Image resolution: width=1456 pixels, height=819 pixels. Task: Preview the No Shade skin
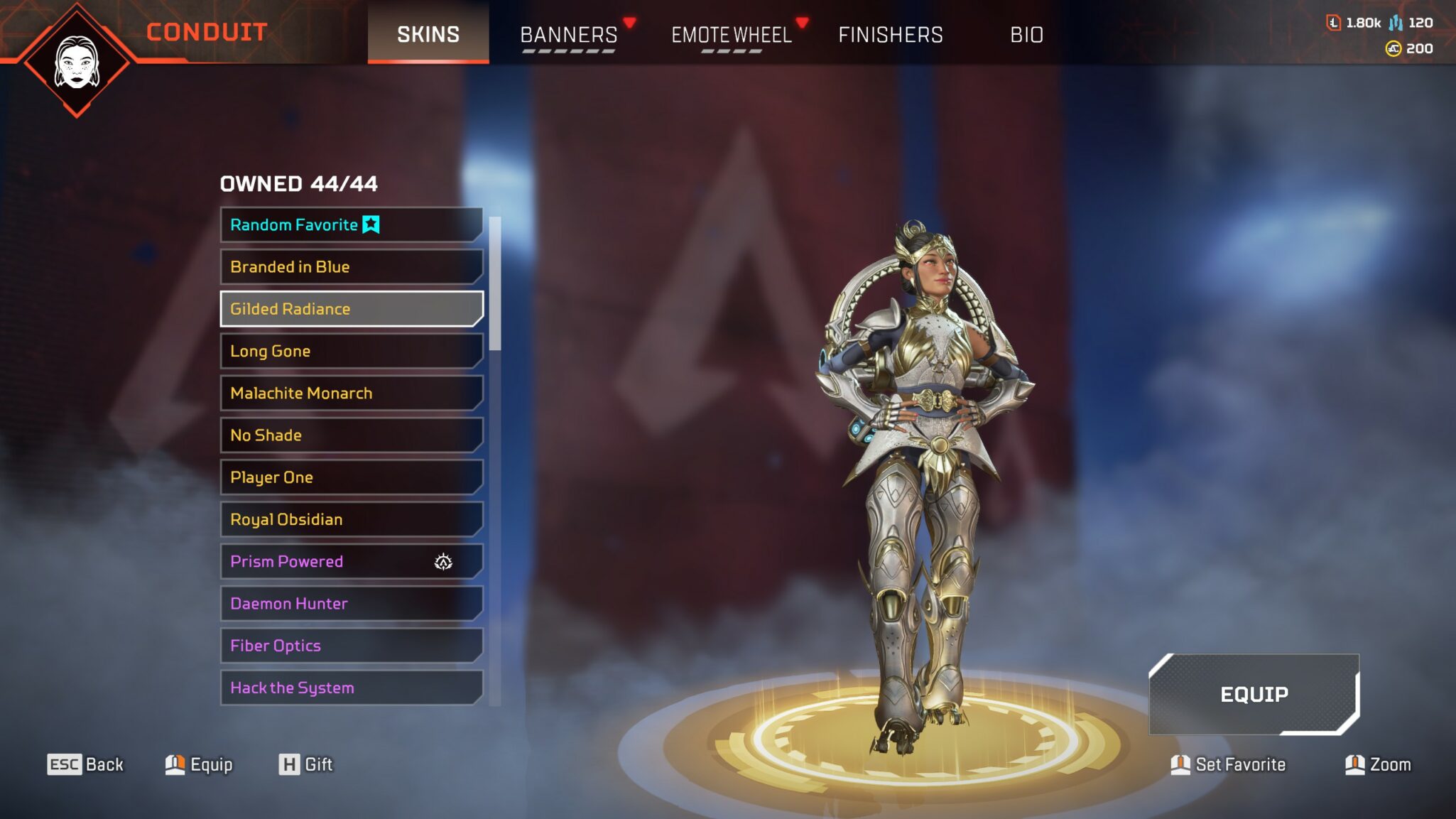click(352, 435)
